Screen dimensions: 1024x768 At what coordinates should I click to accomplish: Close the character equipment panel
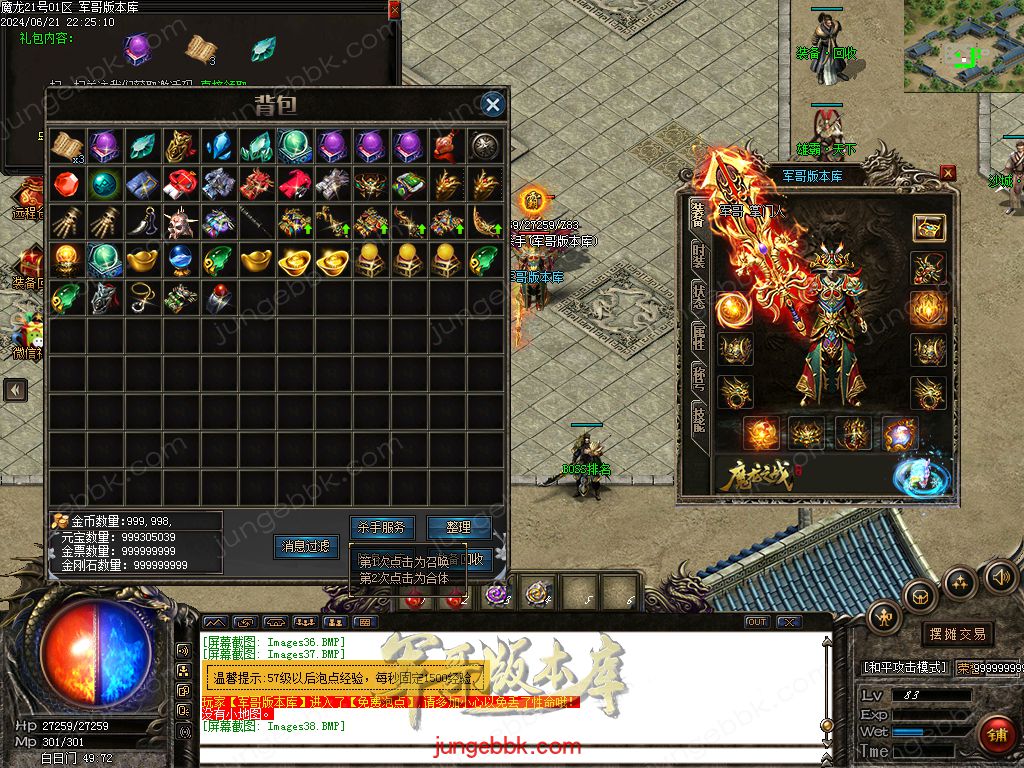947,173
